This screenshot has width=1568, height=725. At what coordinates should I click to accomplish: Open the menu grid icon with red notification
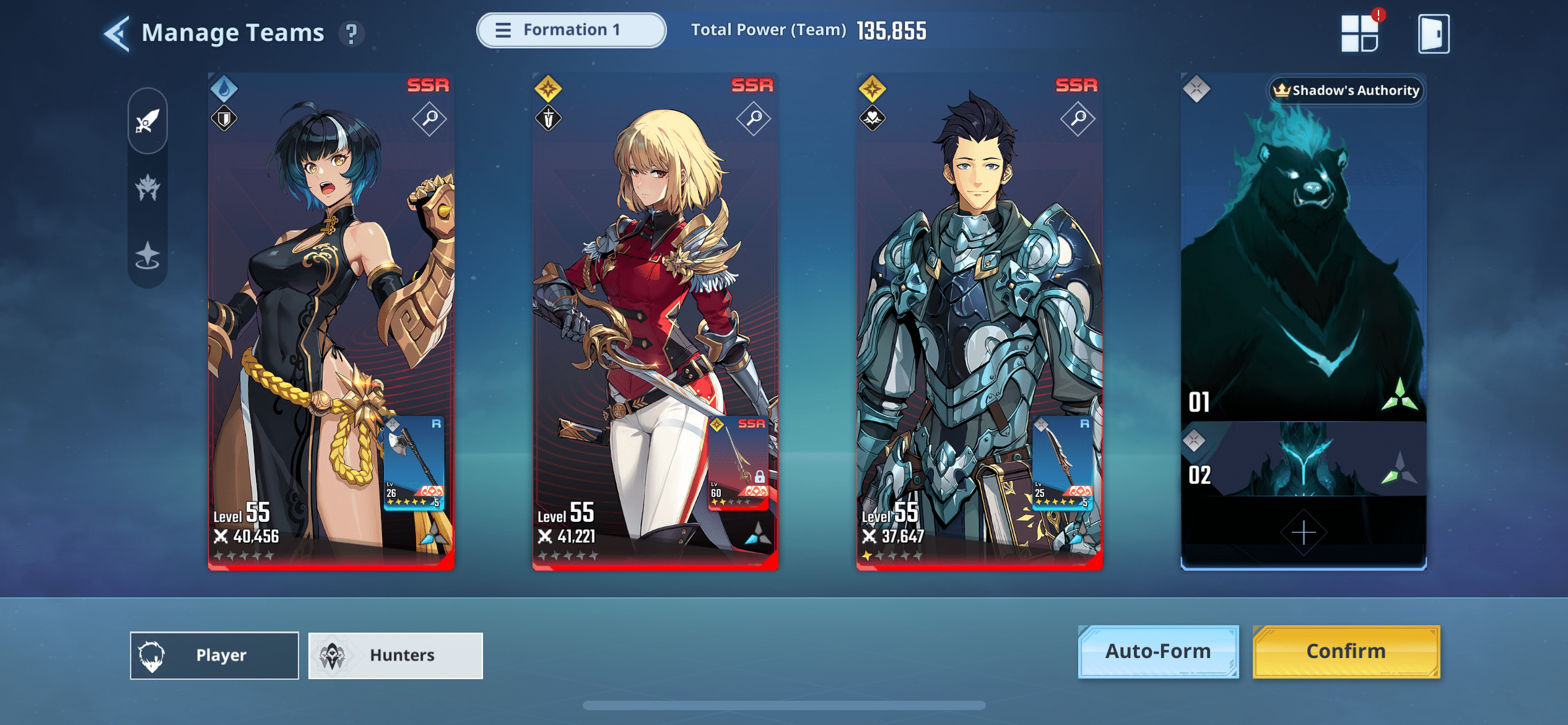(1359, 33)
